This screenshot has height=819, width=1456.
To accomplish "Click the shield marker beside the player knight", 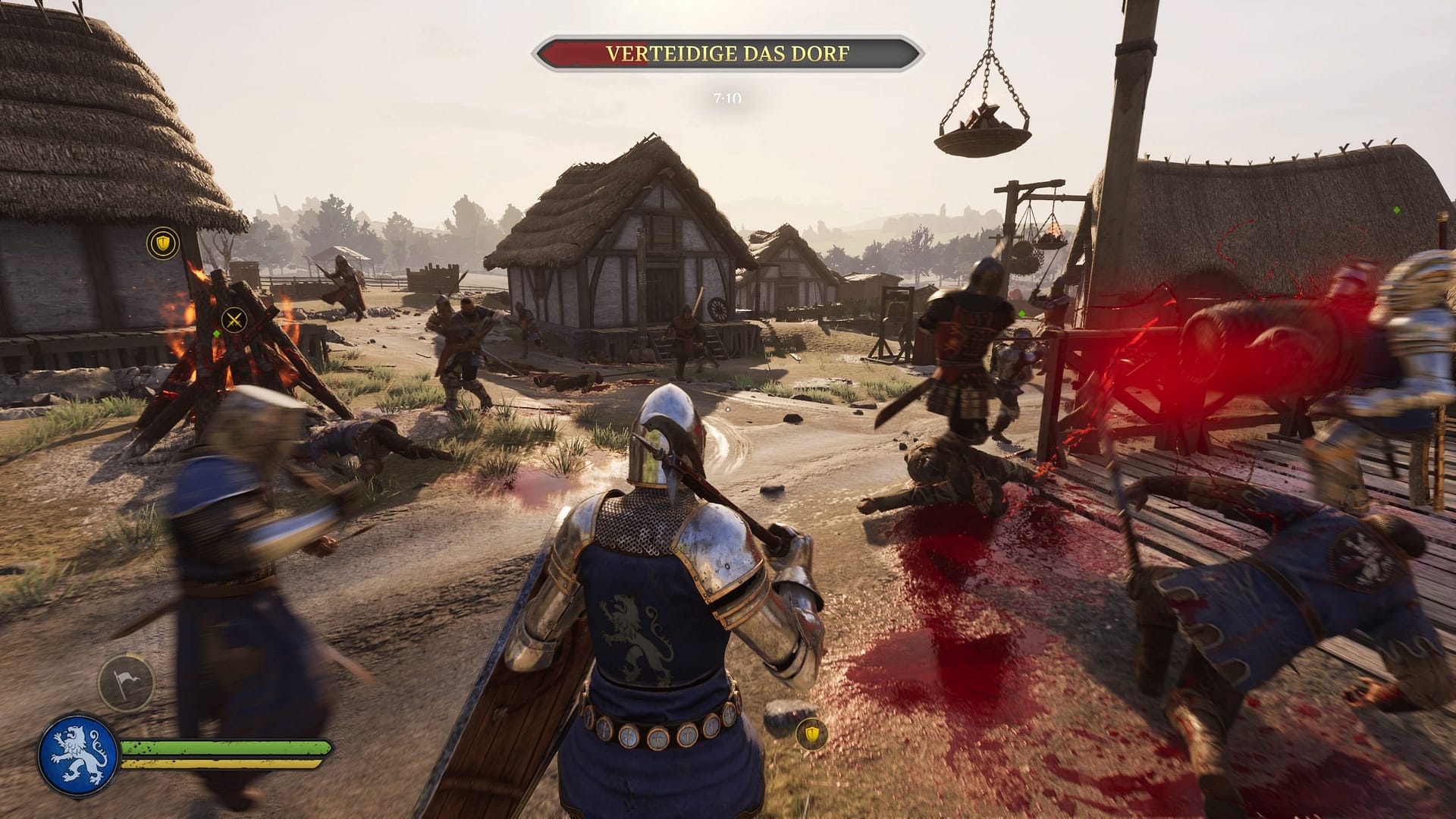I will click(x=812, y=733).
